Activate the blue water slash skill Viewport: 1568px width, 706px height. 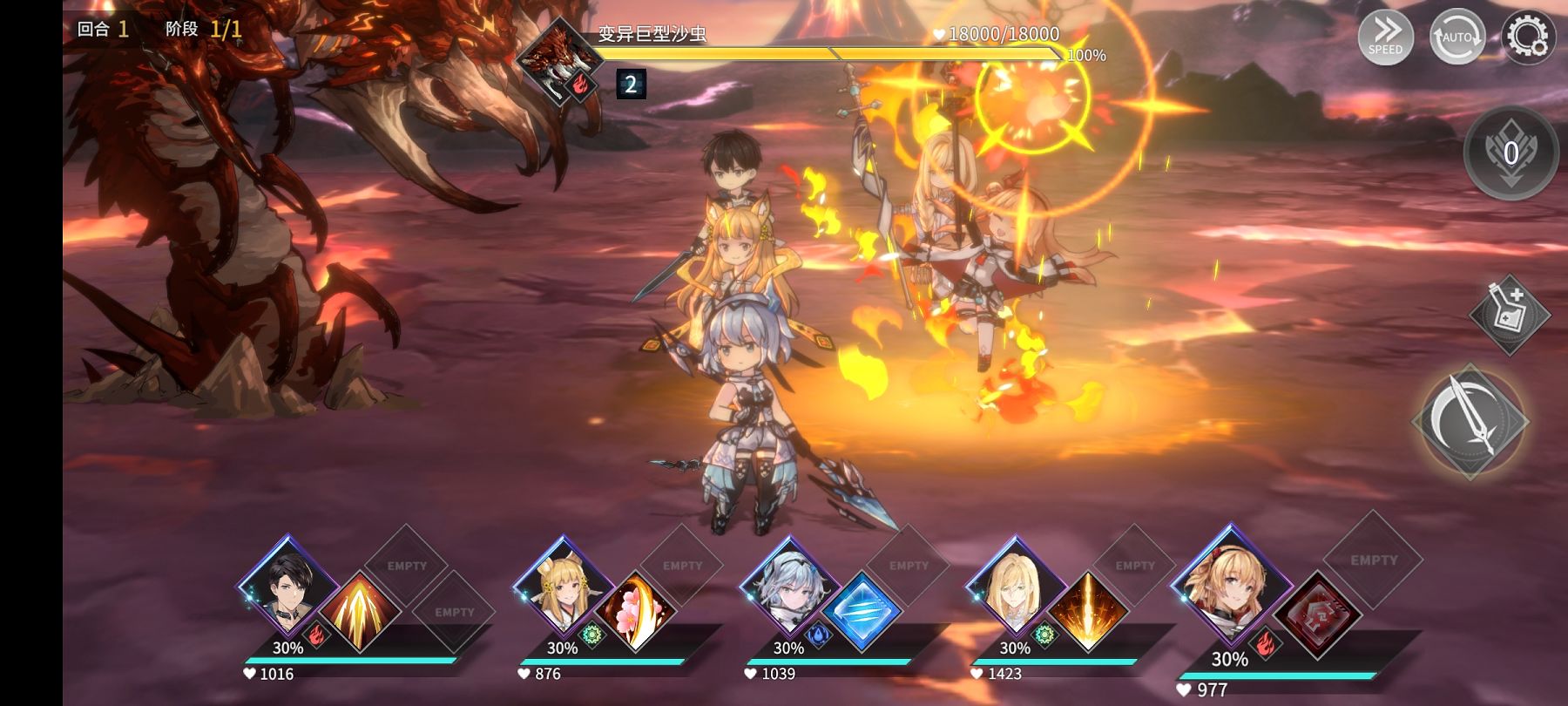tap(862, 612)
